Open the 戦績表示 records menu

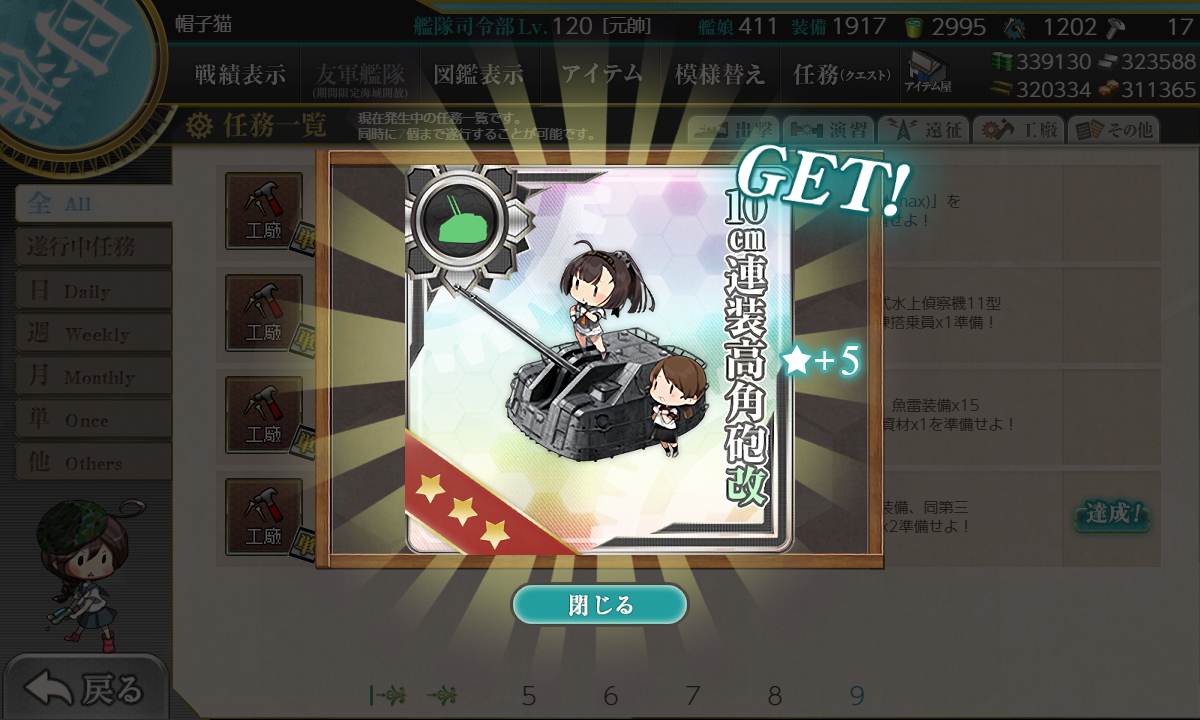pyautogui.click(x=239, y=74)
